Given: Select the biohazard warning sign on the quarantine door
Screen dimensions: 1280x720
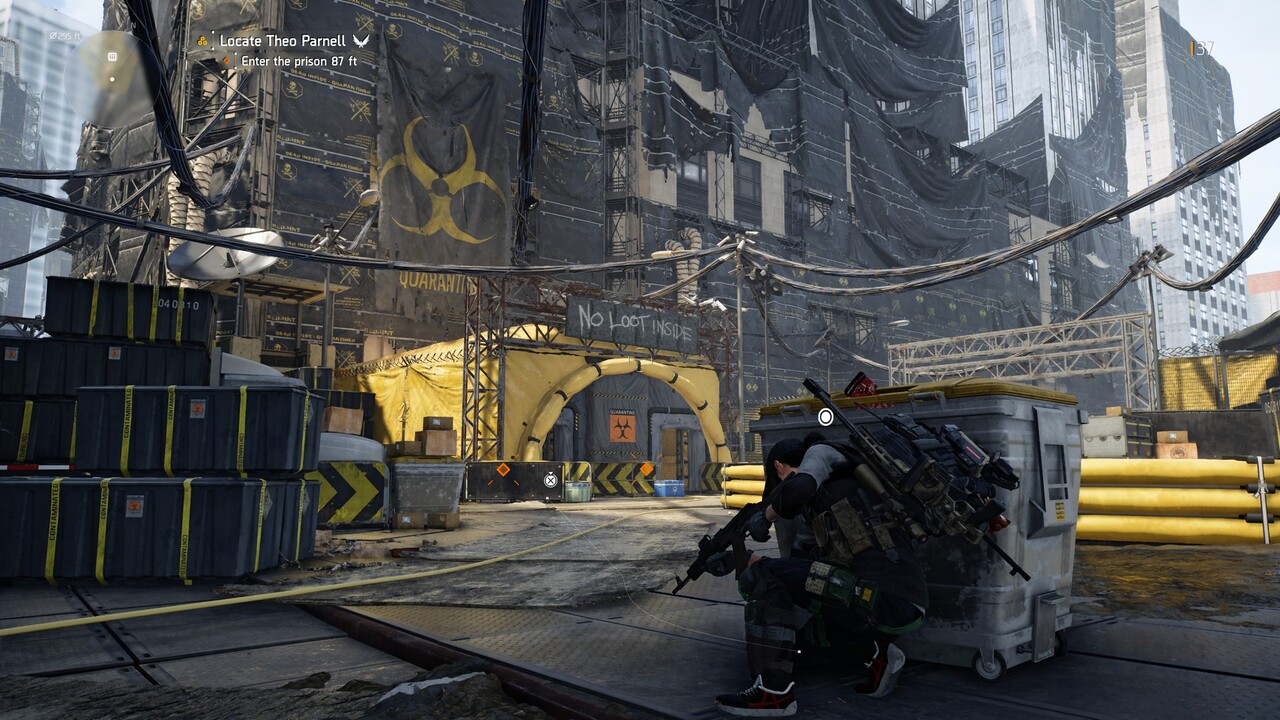Looking at the screenshot, I should [620, 426].
